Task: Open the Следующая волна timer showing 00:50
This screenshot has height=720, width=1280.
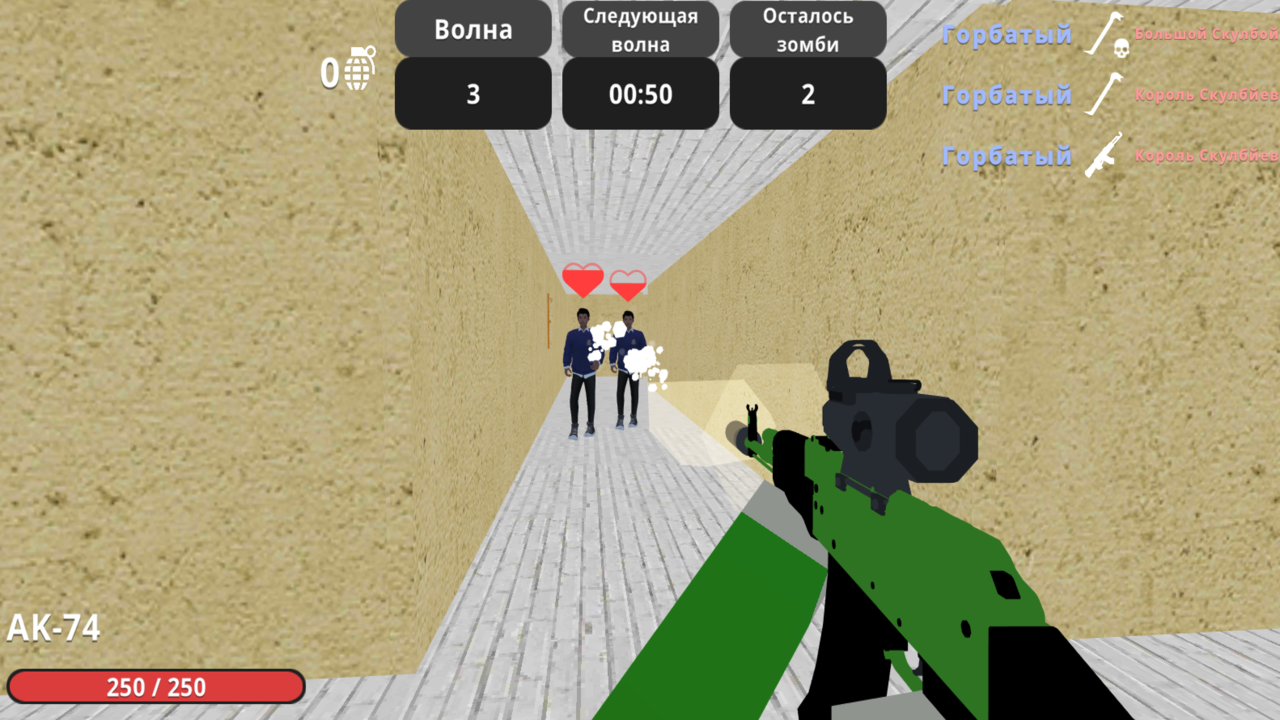Action: [x=640, y=93]
